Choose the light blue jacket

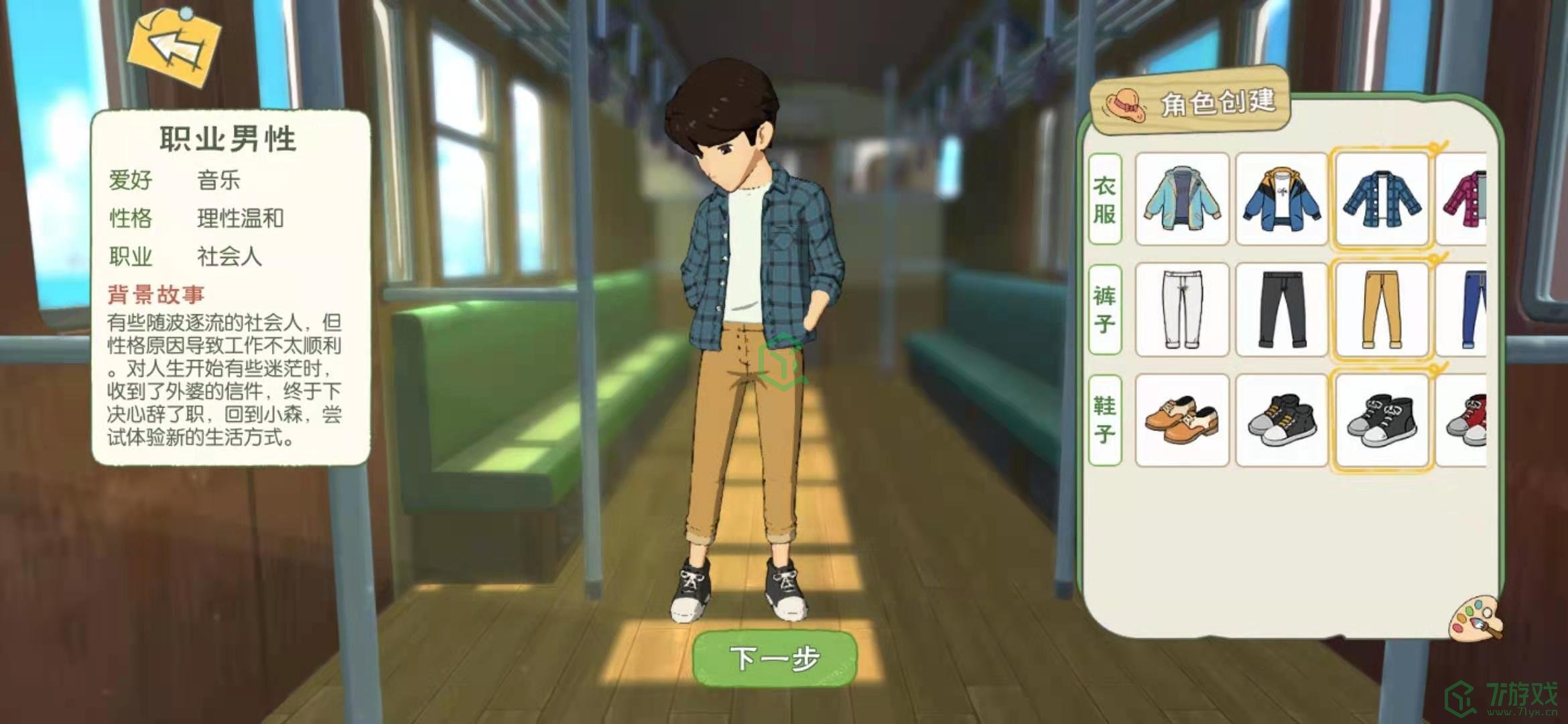click(1182, 199)
